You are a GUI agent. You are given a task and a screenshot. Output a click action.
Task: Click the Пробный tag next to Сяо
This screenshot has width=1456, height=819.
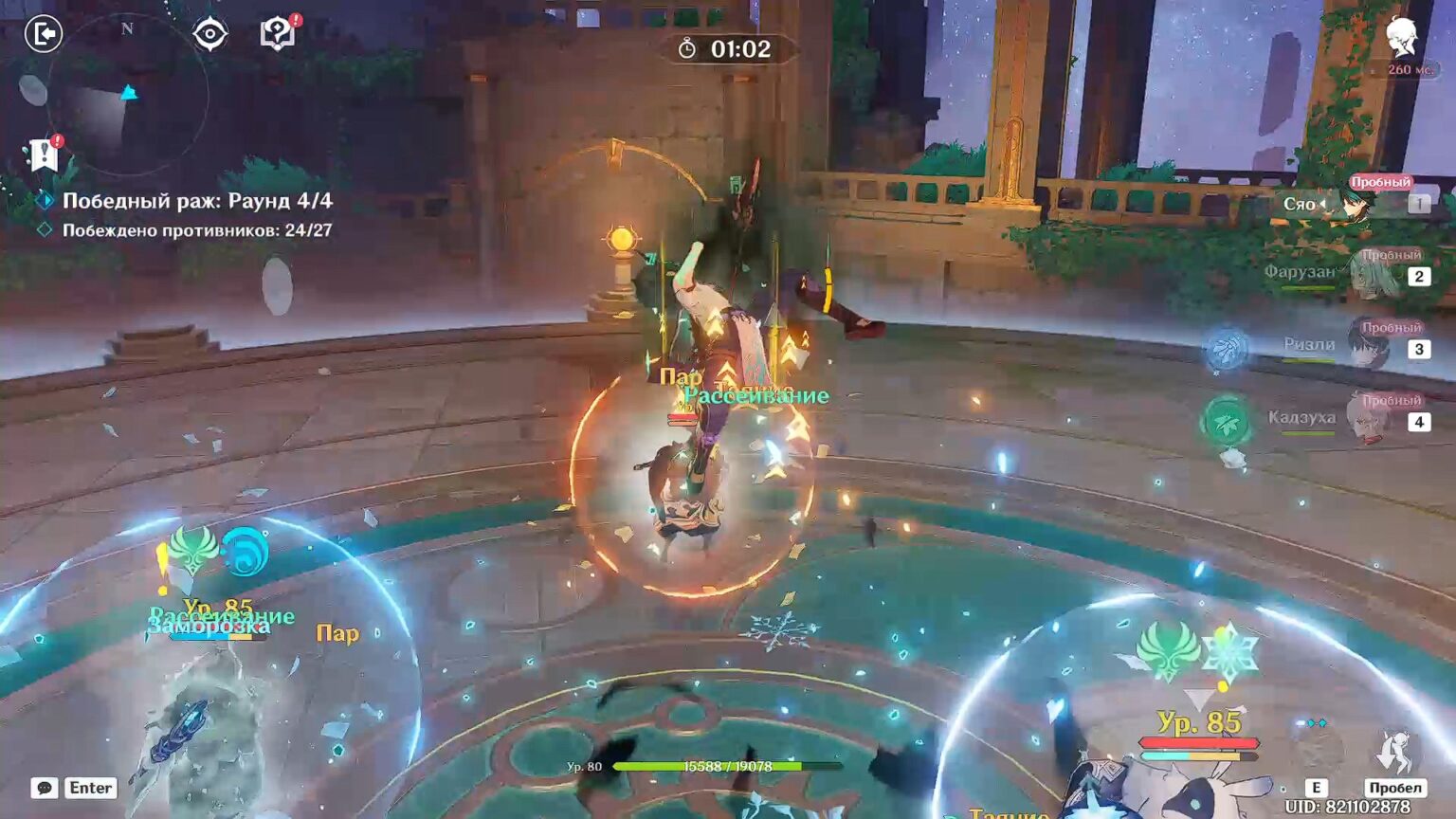pos(1380,180)
